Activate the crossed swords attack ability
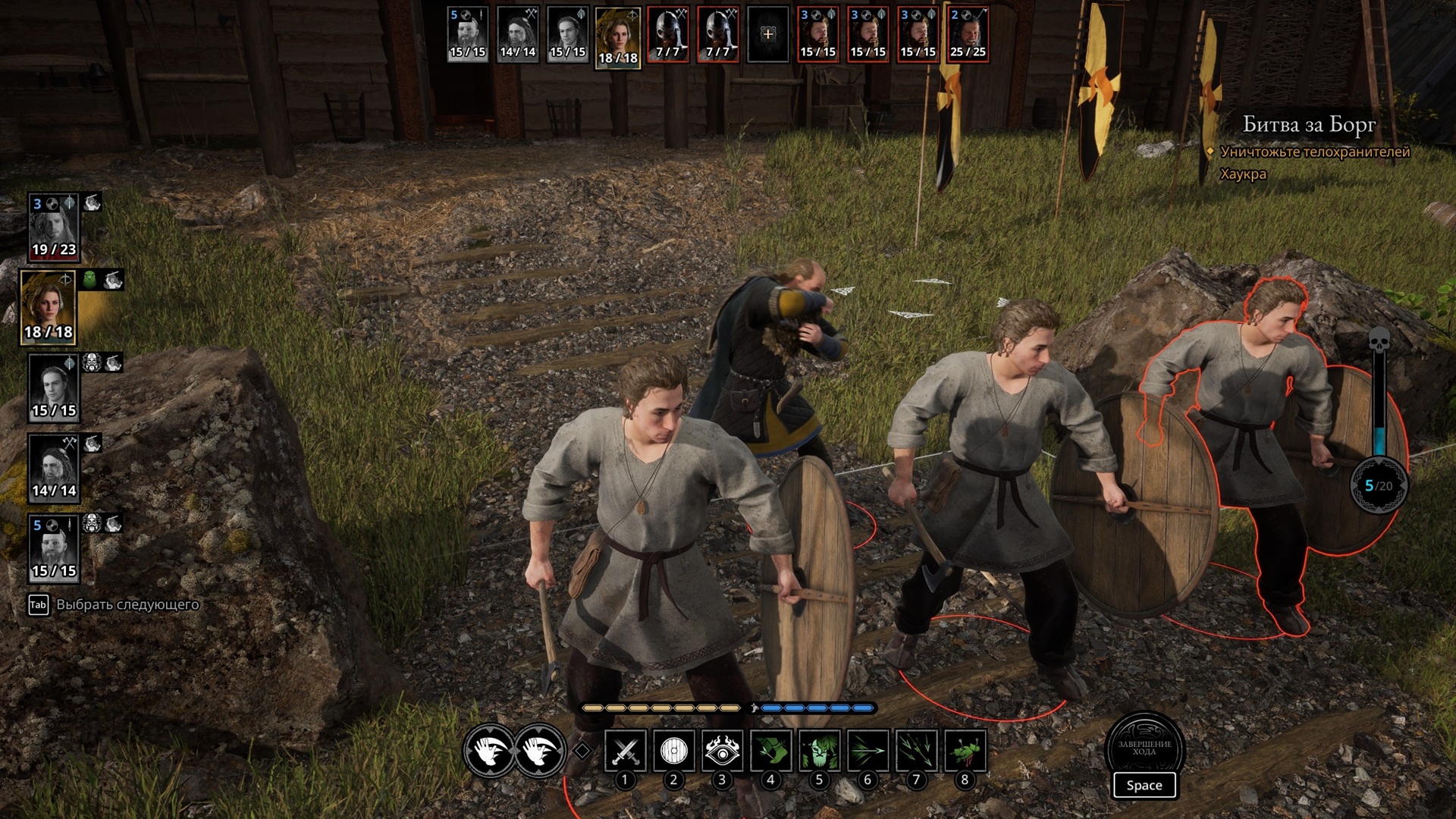This screenshot has height=819, width=1456. (626, 751)
